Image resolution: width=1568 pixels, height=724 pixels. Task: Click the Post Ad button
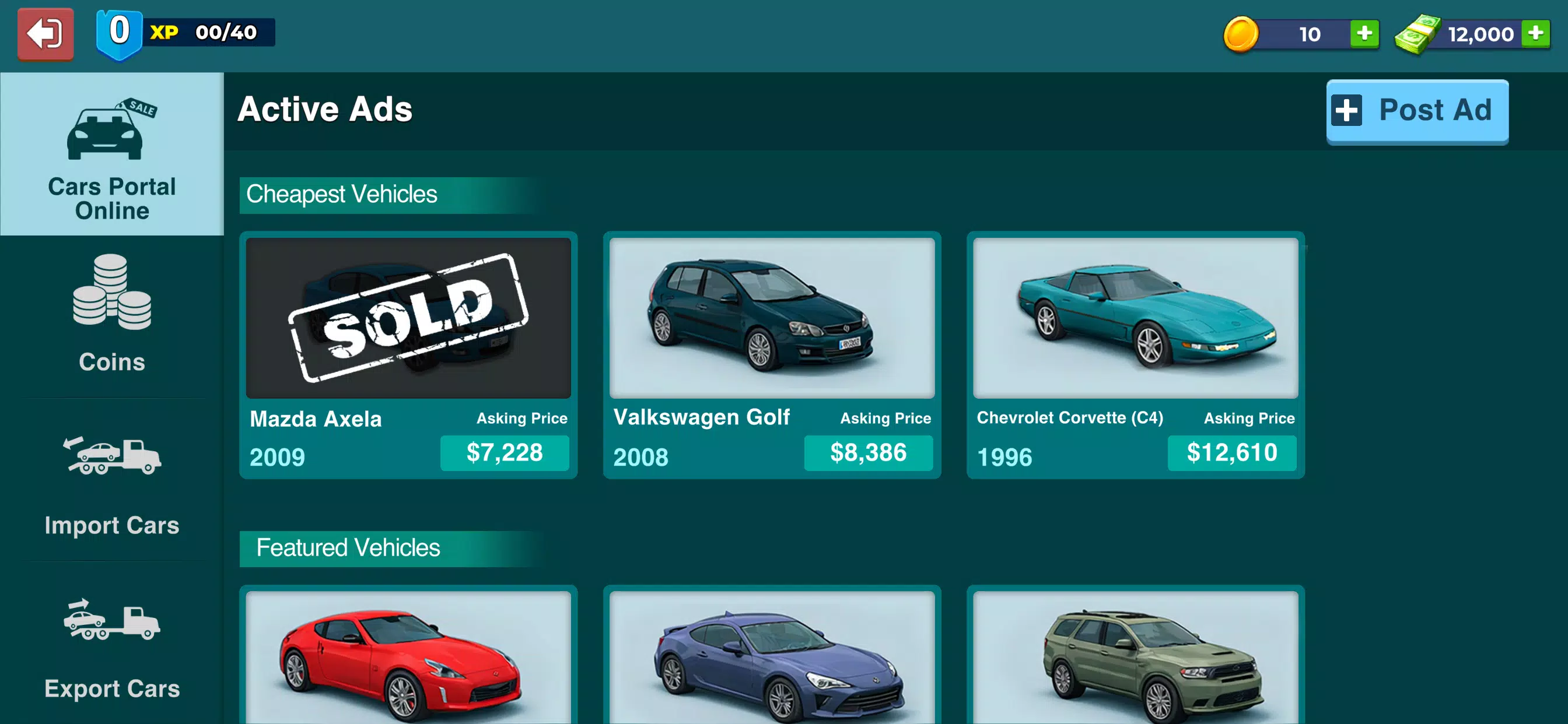pyautogui.click(x=1416, y=111)
